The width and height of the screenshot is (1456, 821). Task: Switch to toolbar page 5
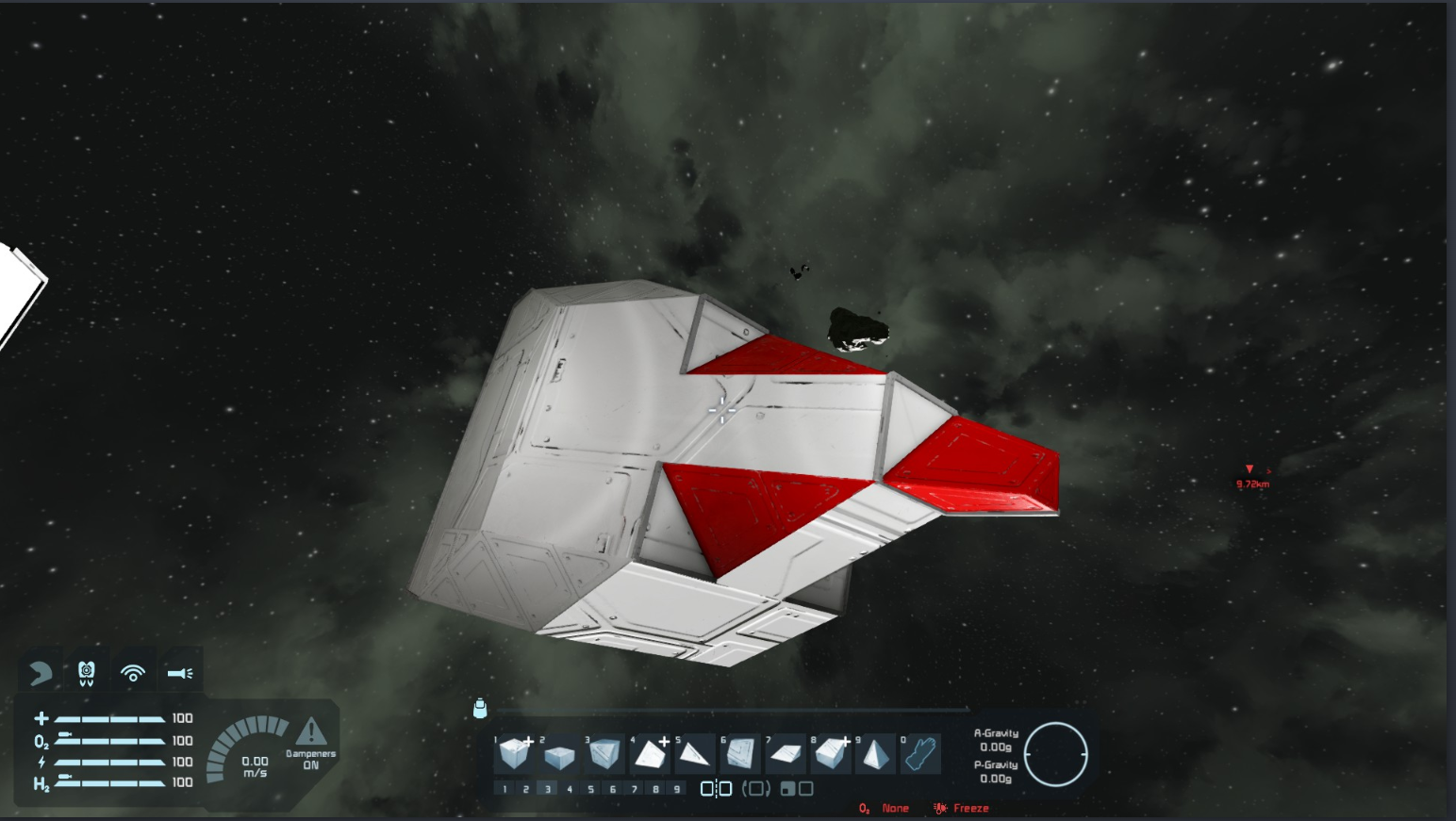tap(591, 789)
